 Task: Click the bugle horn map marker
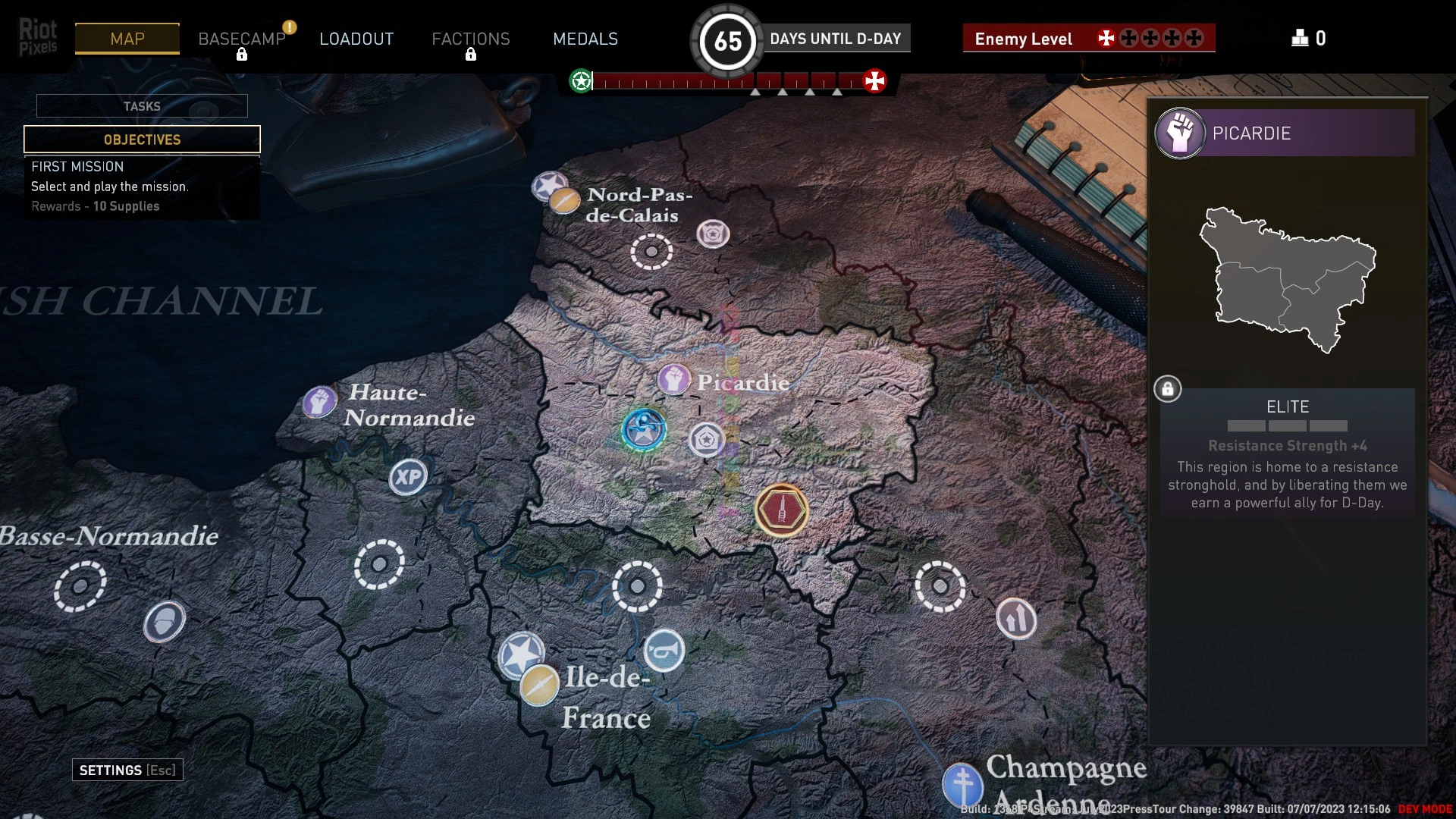tap(664, 651)
